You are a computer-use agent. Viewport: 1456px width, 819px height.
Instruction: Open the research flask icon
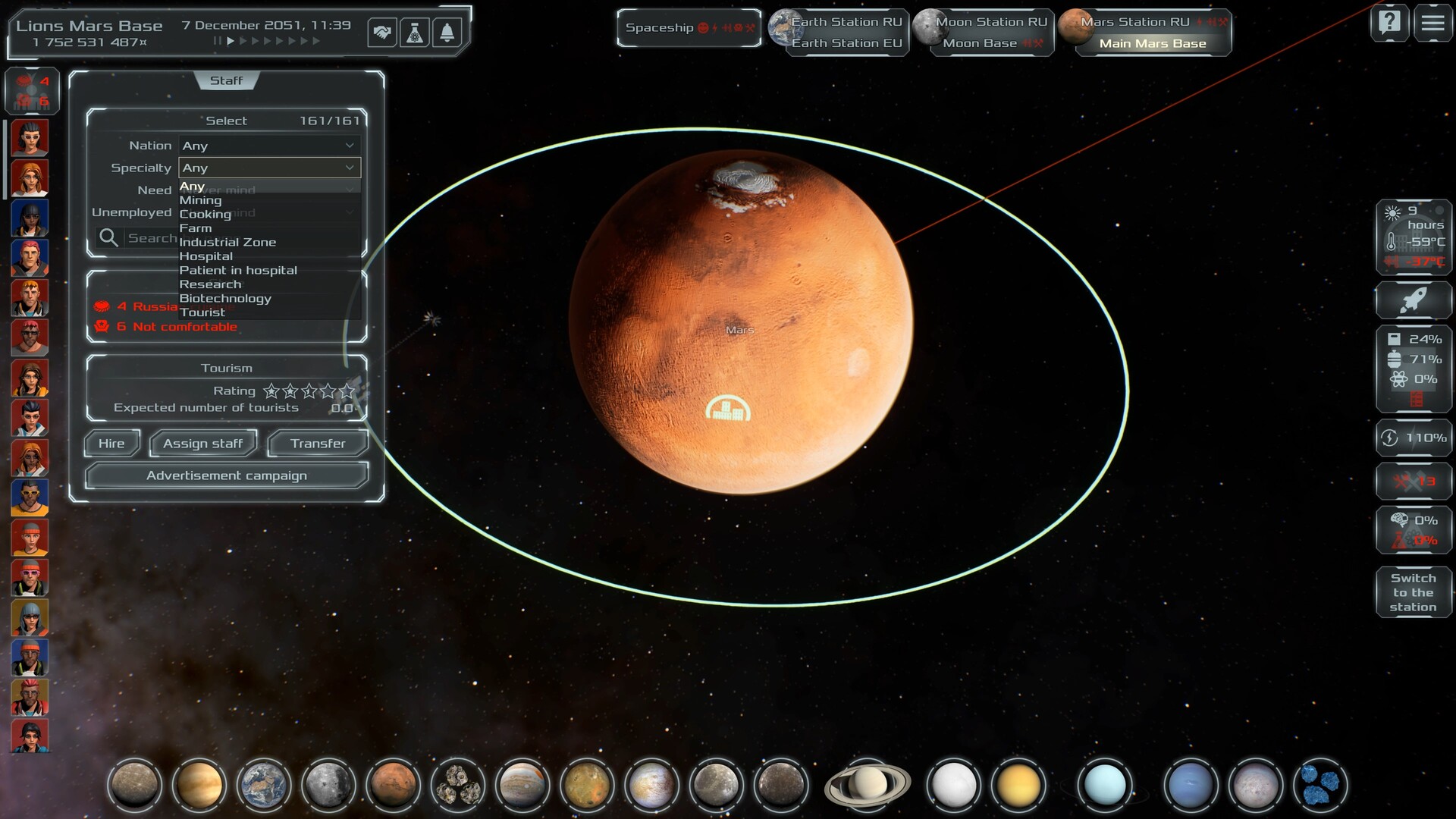pos(415,33)
